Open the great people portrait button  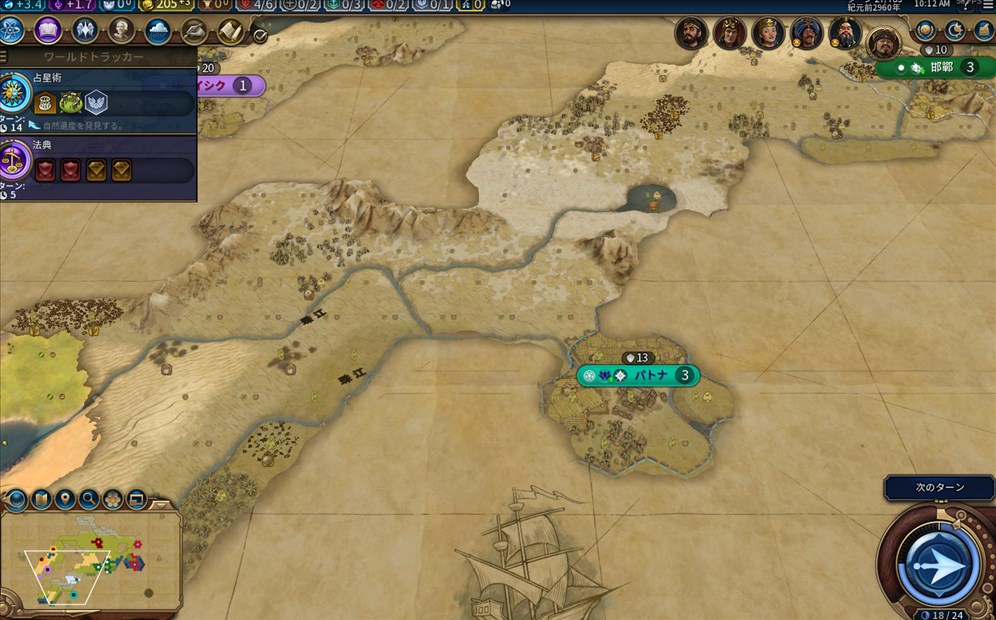pyautogui.click(x=121, y=30)
